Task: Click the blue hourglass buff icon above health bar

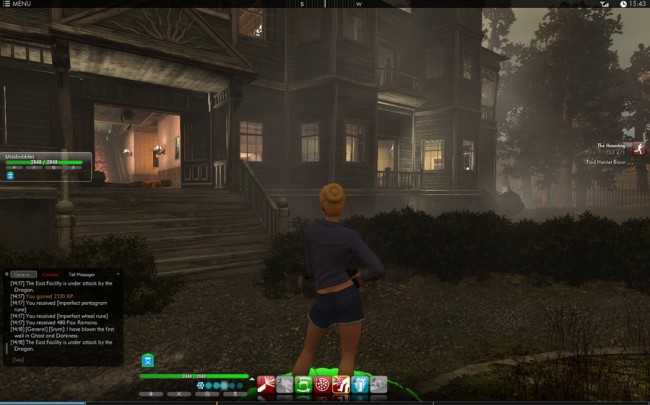Action: tap(148, 360)
